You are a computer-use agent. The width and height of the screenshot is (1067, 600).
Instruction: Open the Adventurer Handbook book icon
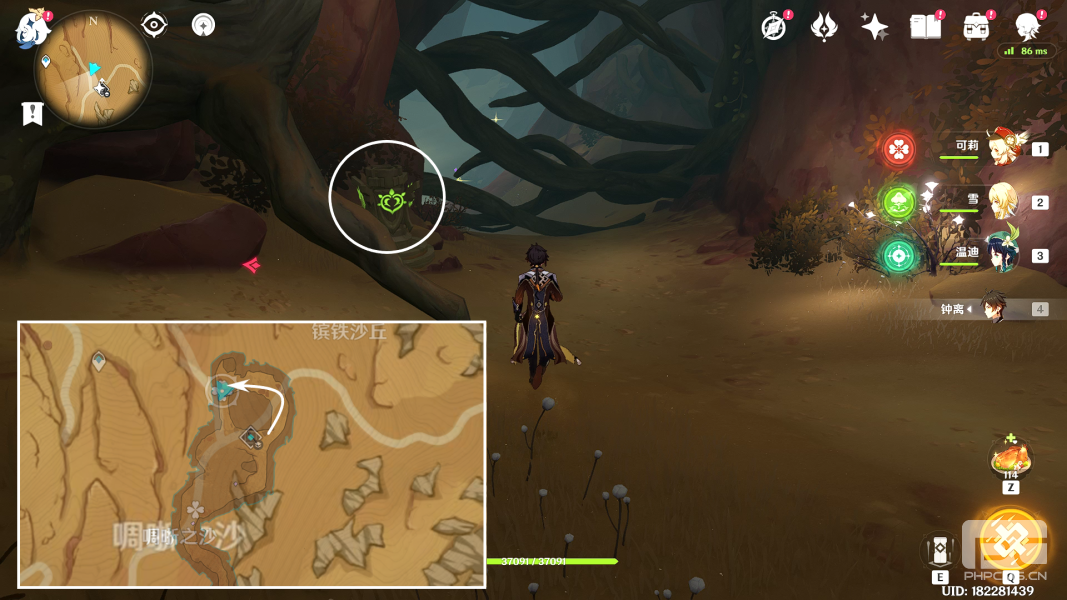925,27
